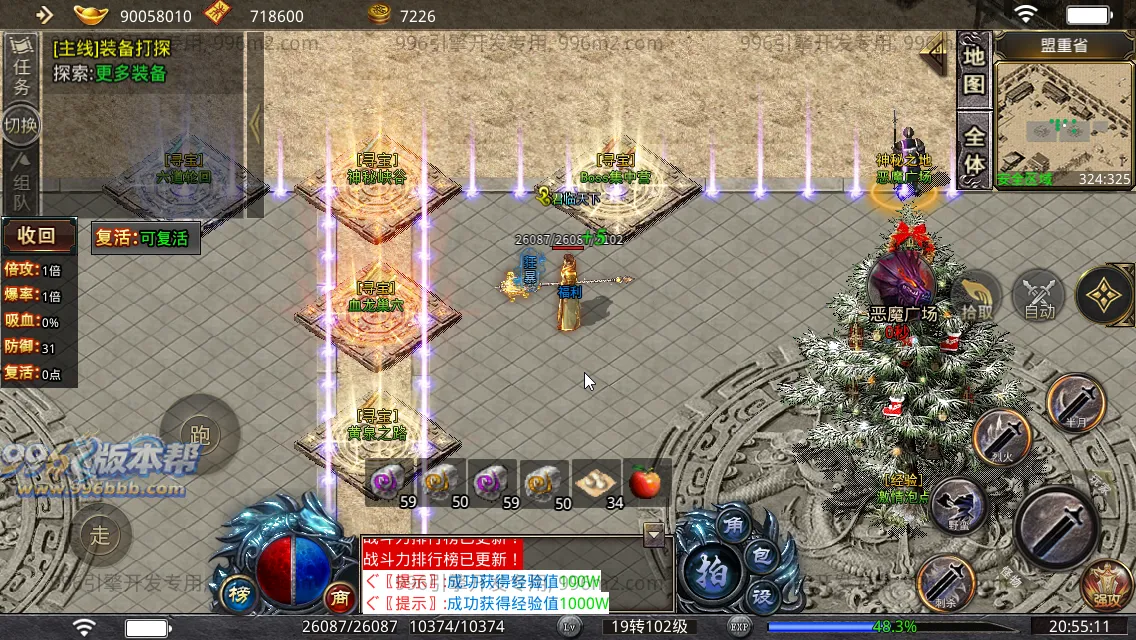Activate the 野蛮 charge skill
1136x640 pixels.
point(958,505)
